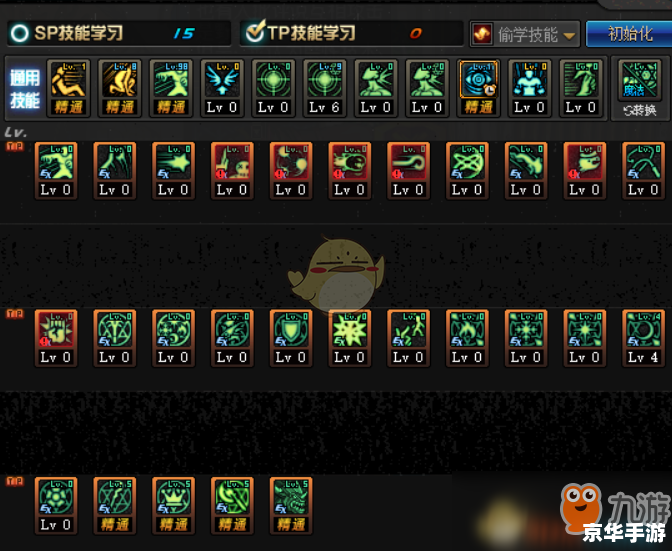Expand the 偷学技能 dropdown

pos(525,34)
